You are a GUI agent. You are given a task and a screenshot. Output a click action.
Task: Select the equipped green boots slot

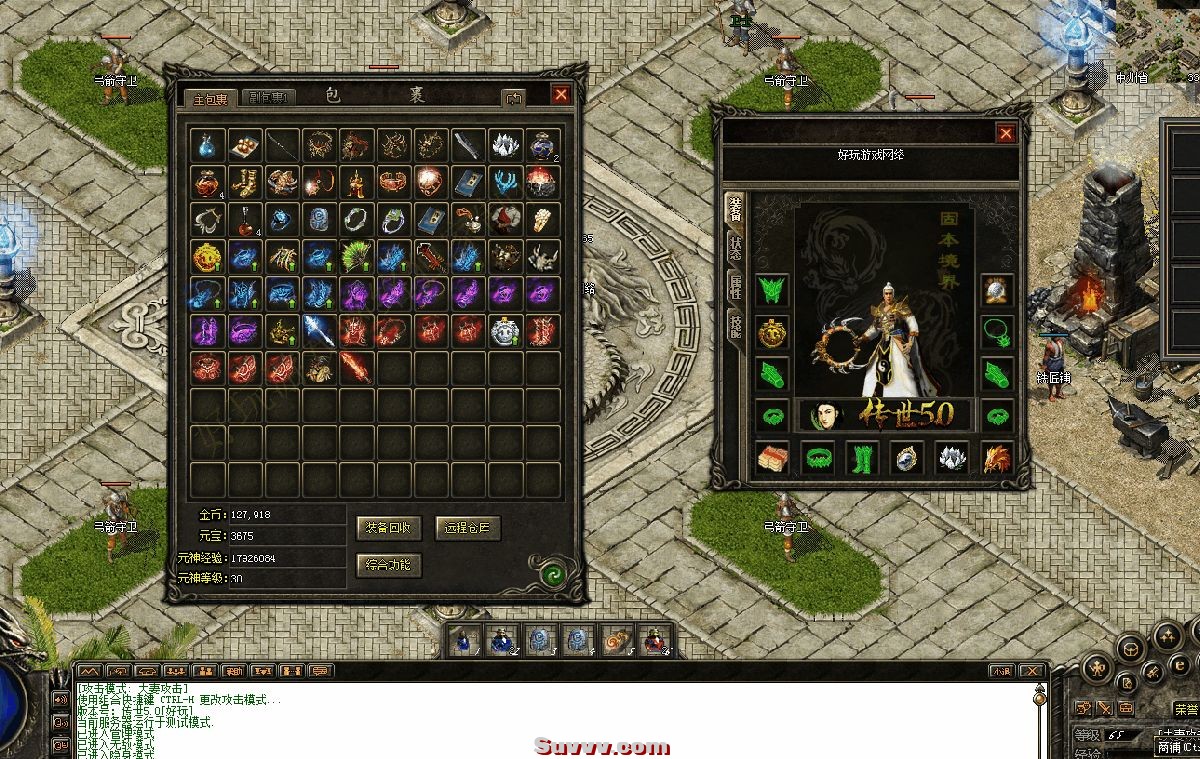point(861,458)
